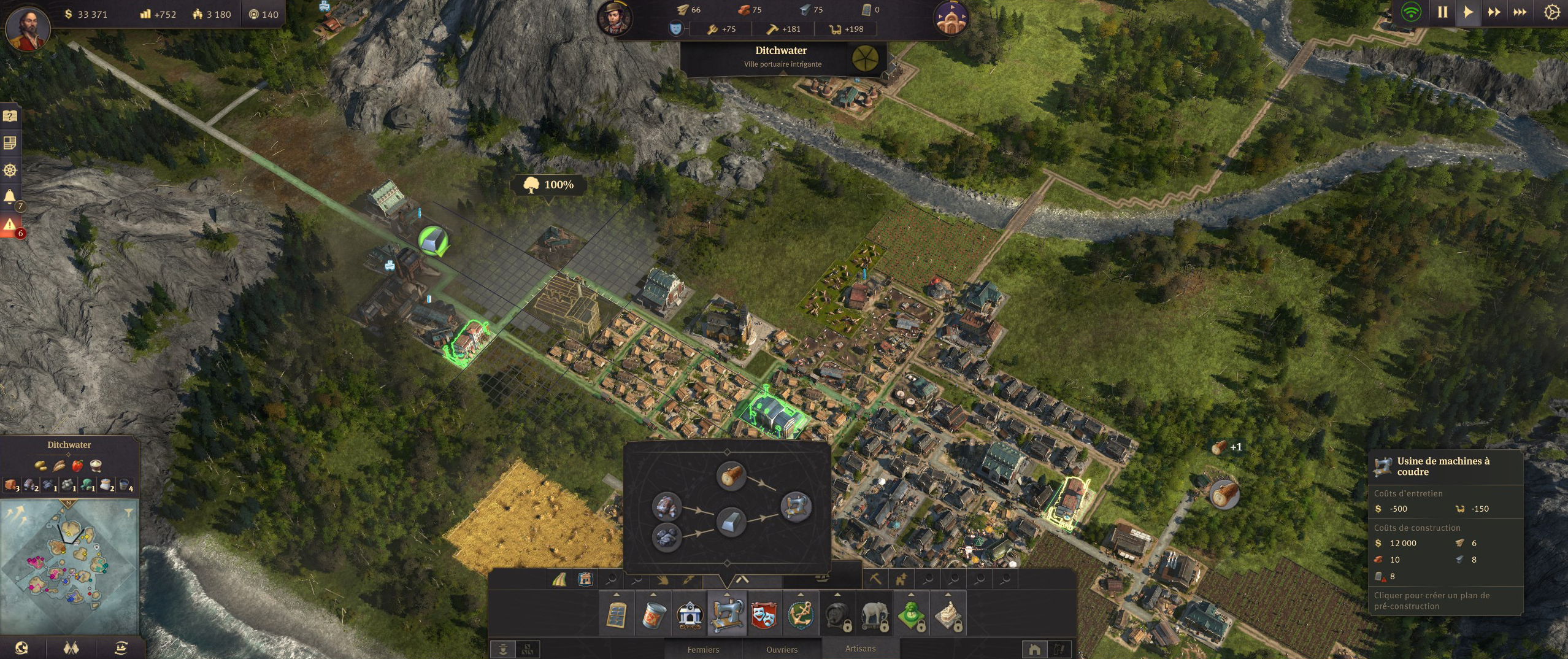The height and width of the screenshot is (659, 1568).
Task: Set game speed to double fast-forward
Action: coord(1494,12)
